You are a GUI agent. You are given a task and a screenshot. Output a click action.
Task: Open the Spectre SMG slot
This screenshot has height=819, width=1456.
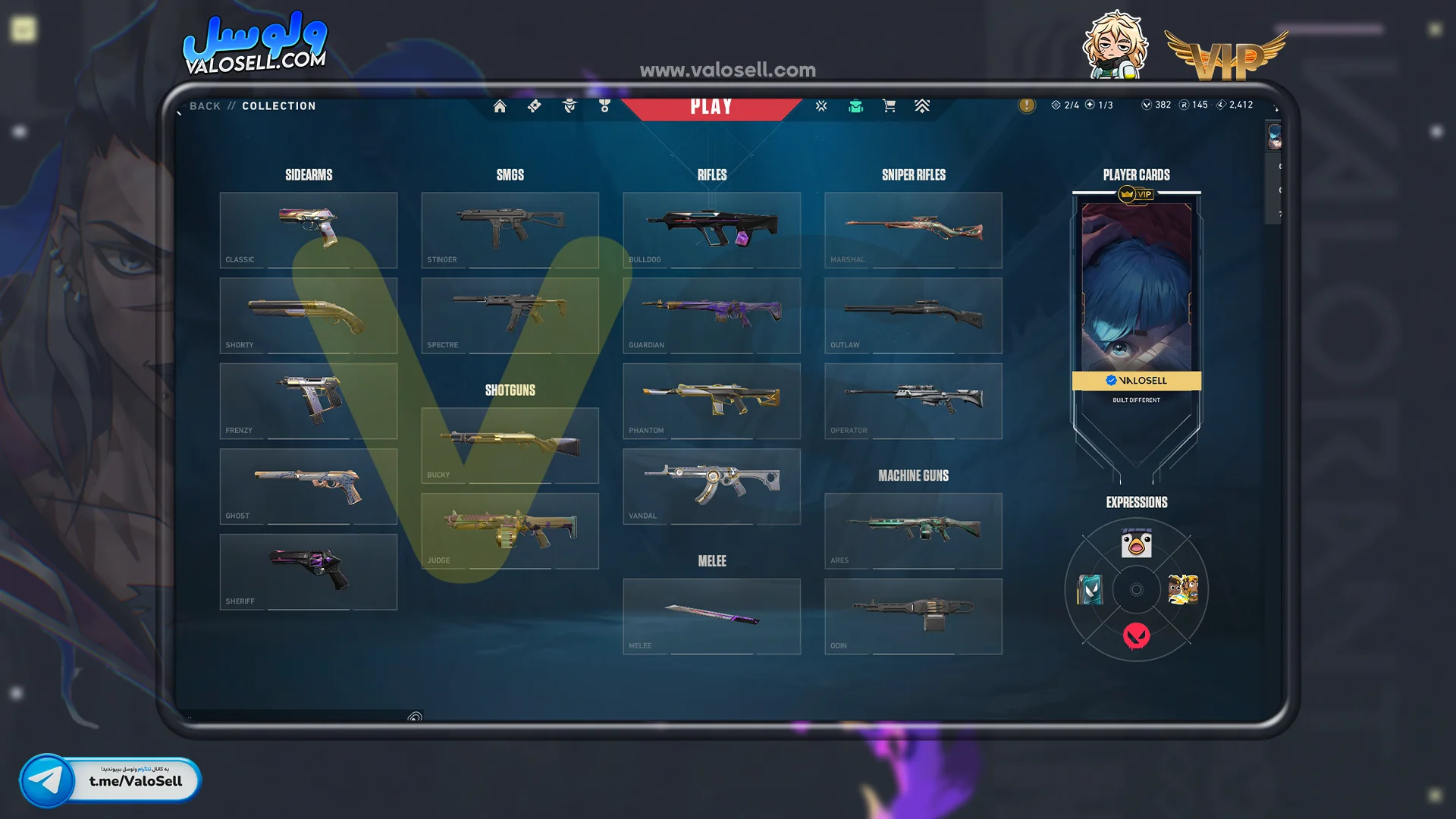(510, 315)
